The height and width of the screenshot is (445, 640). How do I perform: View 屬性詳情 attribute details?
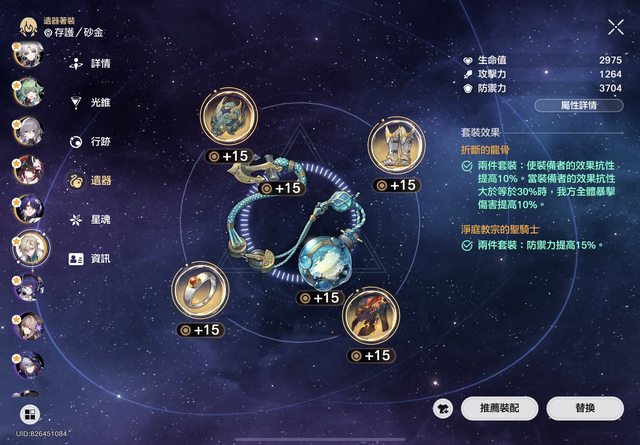[578, 105]
